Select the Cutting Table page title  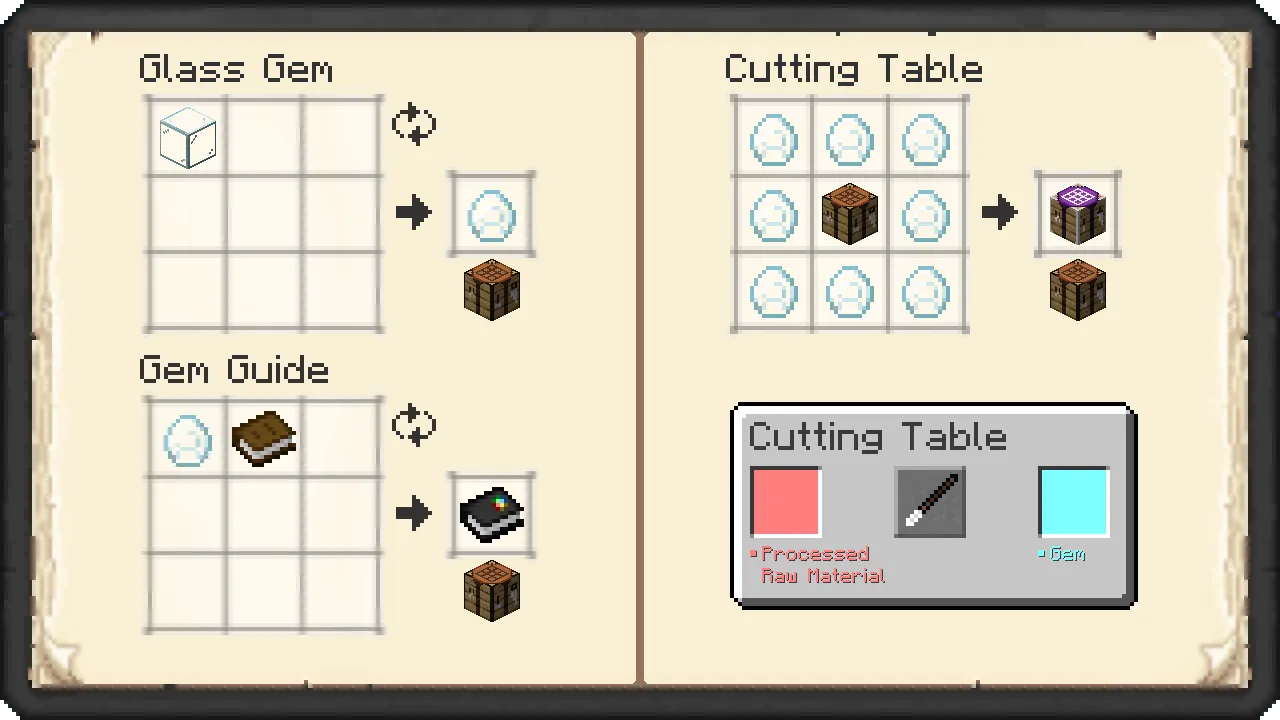pyautogui.click(x=853, y=68)
